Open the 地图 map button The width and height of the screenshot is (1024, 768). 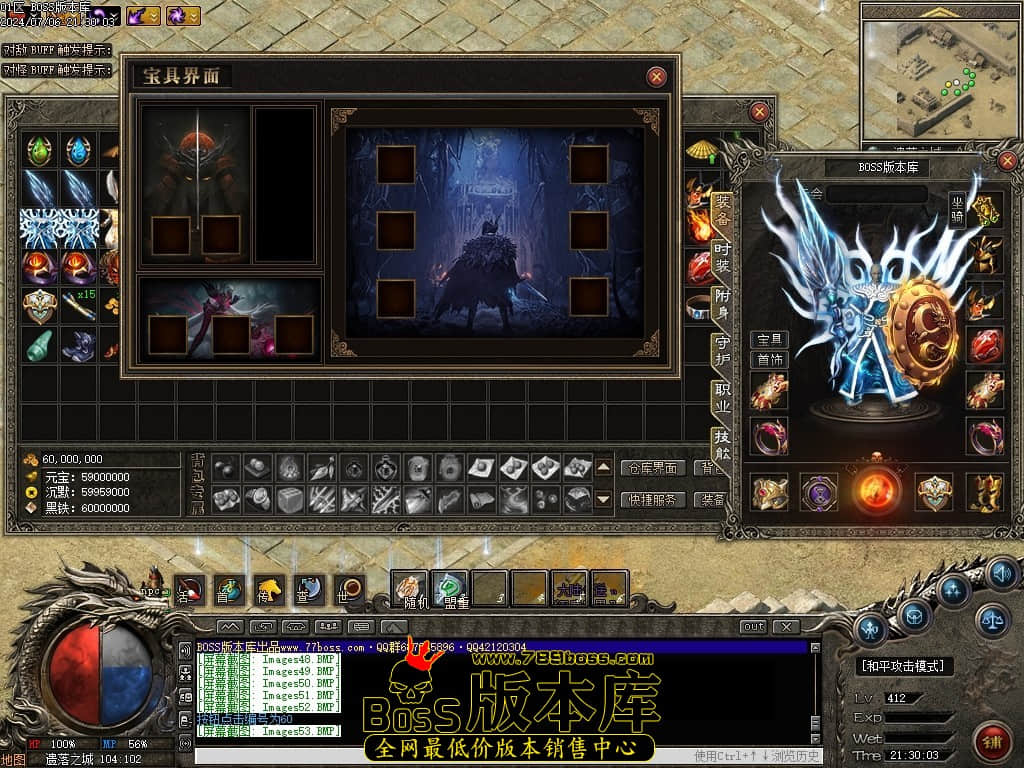click(x=11, y=759)
